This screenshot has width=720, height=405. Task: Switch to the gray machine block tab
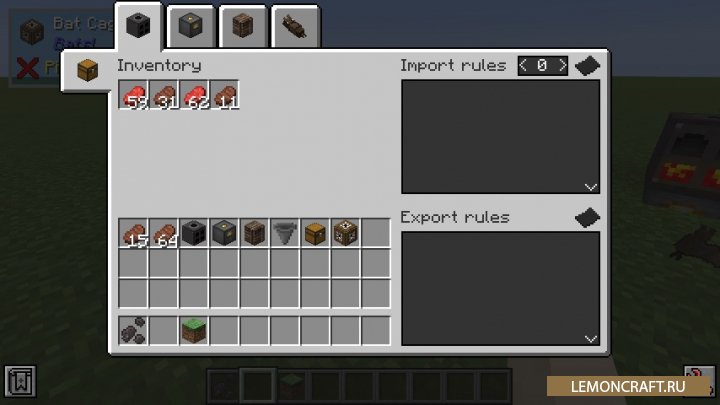[191, 26]
